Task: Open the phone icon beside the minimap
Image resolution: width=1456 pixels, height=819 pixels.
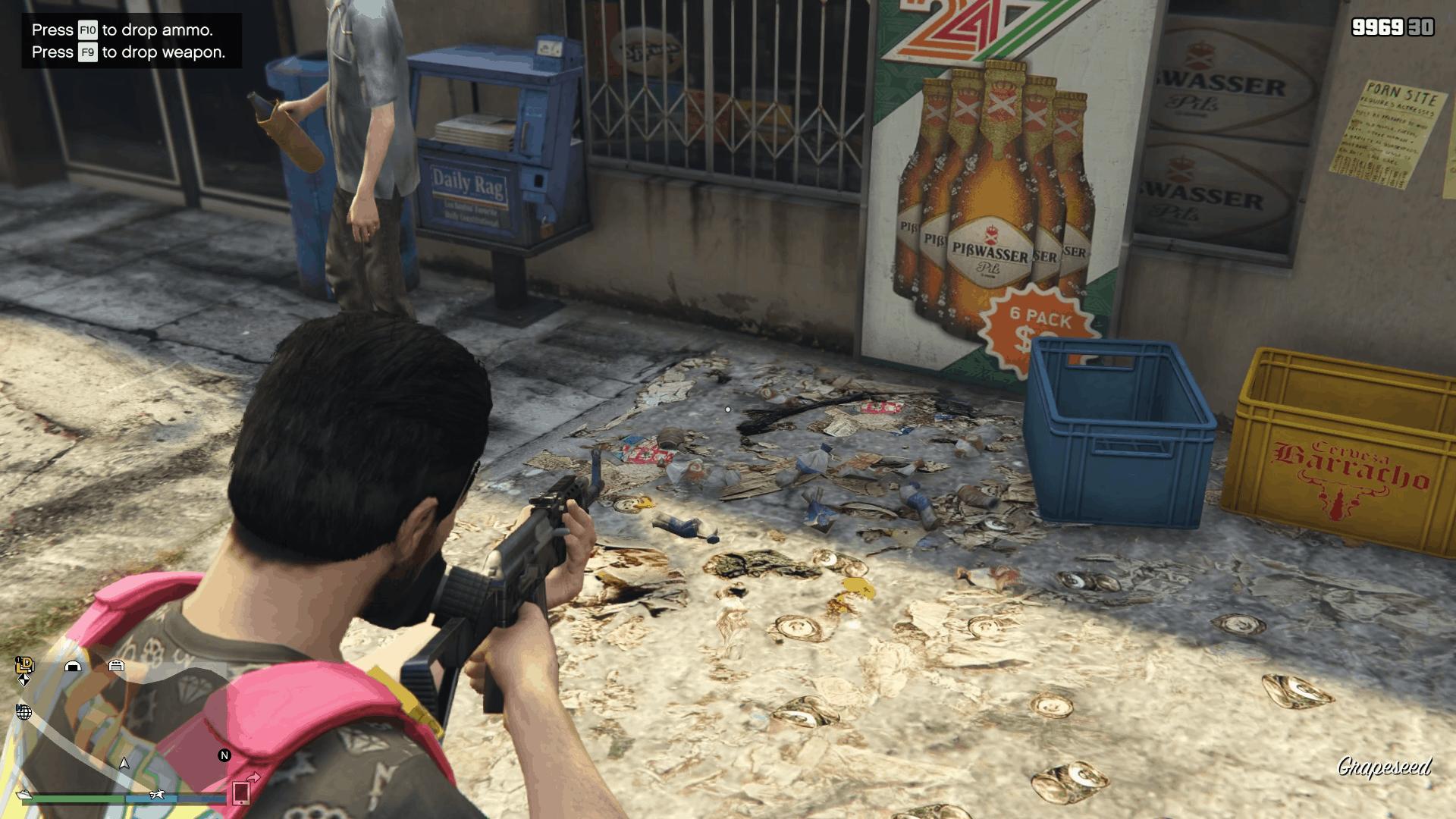Action: [241, 792]
